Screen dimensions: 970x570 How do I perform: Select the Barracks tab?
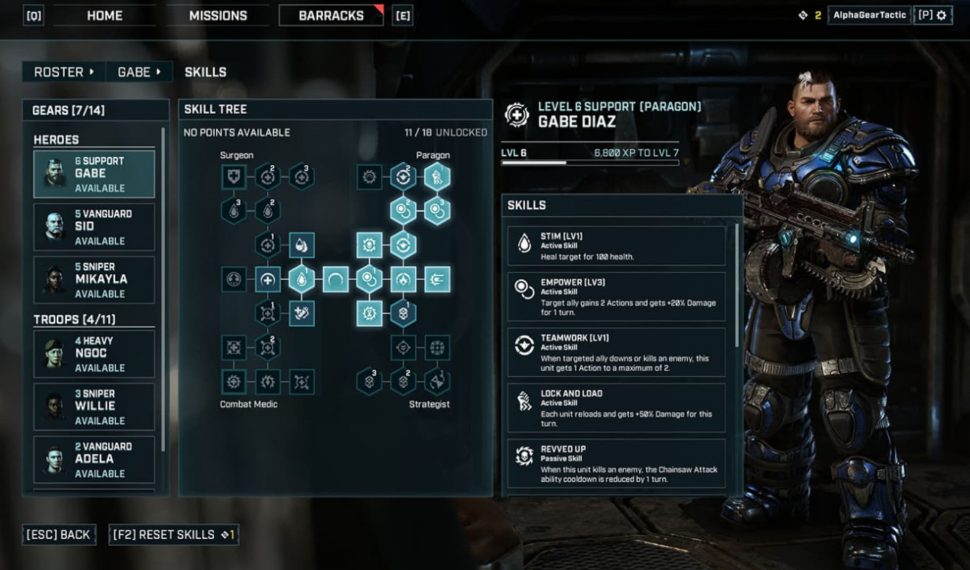[331, 16]
